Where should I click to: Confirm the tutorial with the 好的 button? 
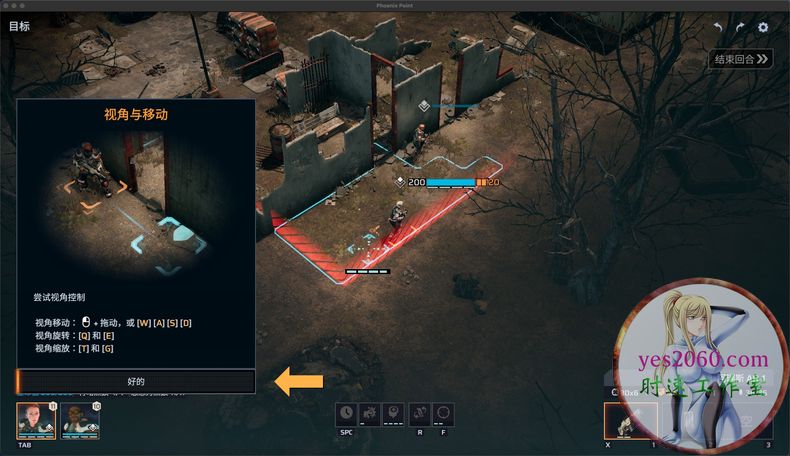tap(136, 381)
